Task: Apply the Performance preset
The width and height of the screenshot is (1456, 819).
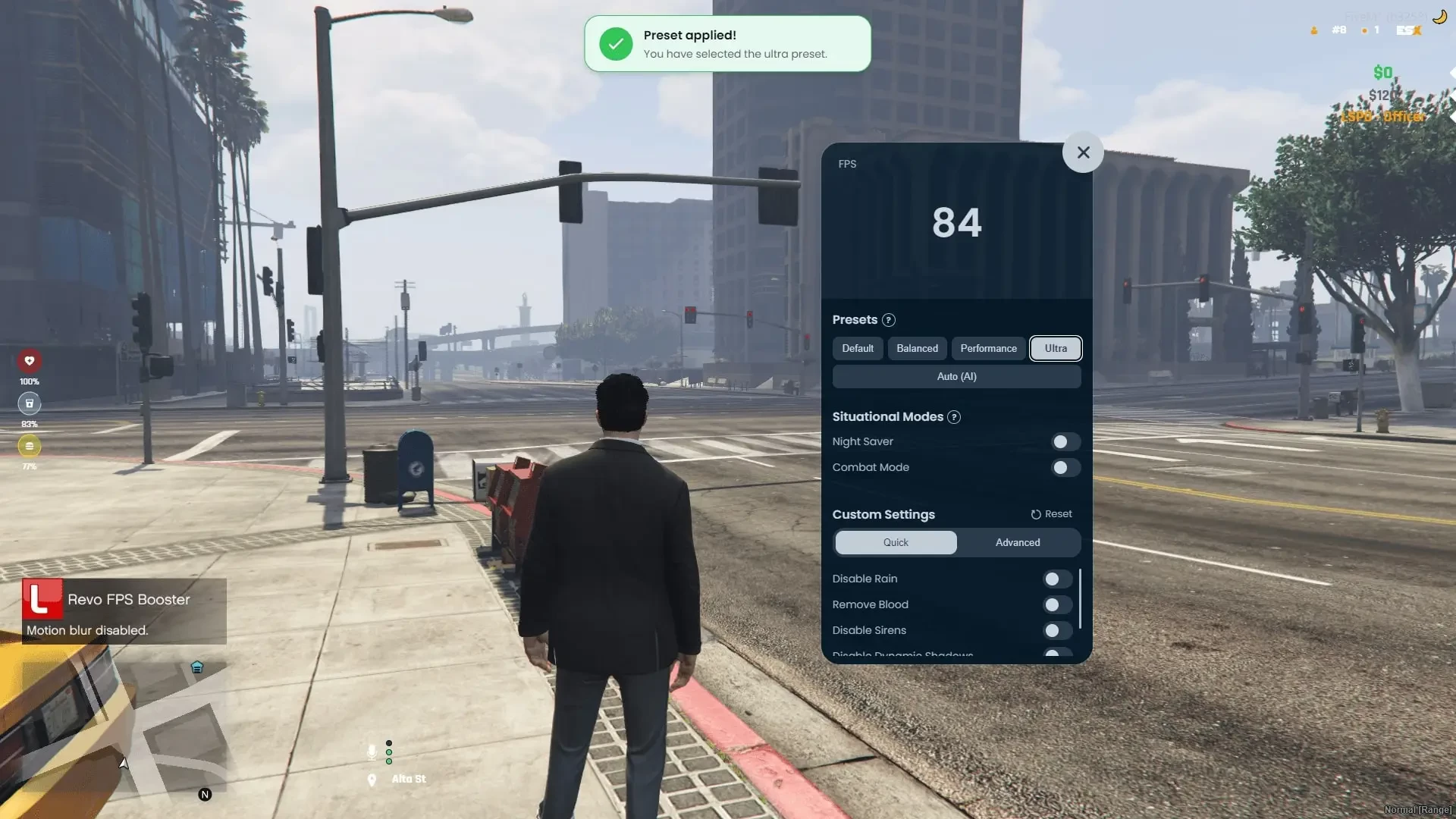Action: 988,348
